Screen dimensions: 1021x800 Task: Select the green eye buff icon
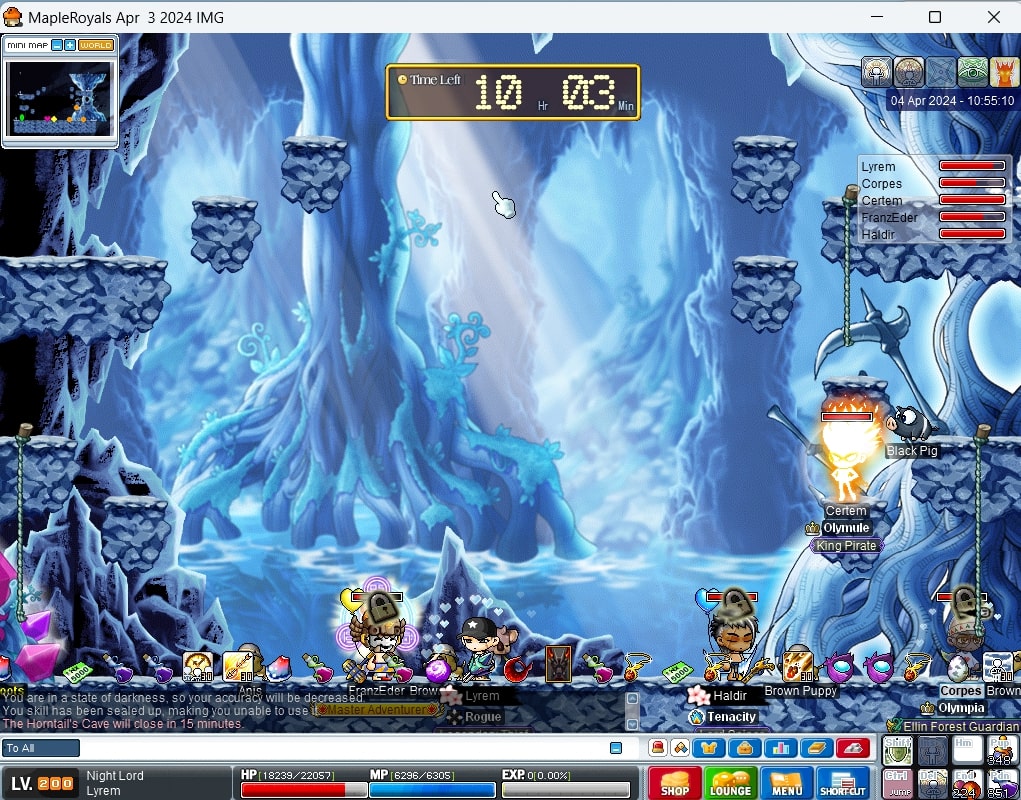[x=973, y=71]
